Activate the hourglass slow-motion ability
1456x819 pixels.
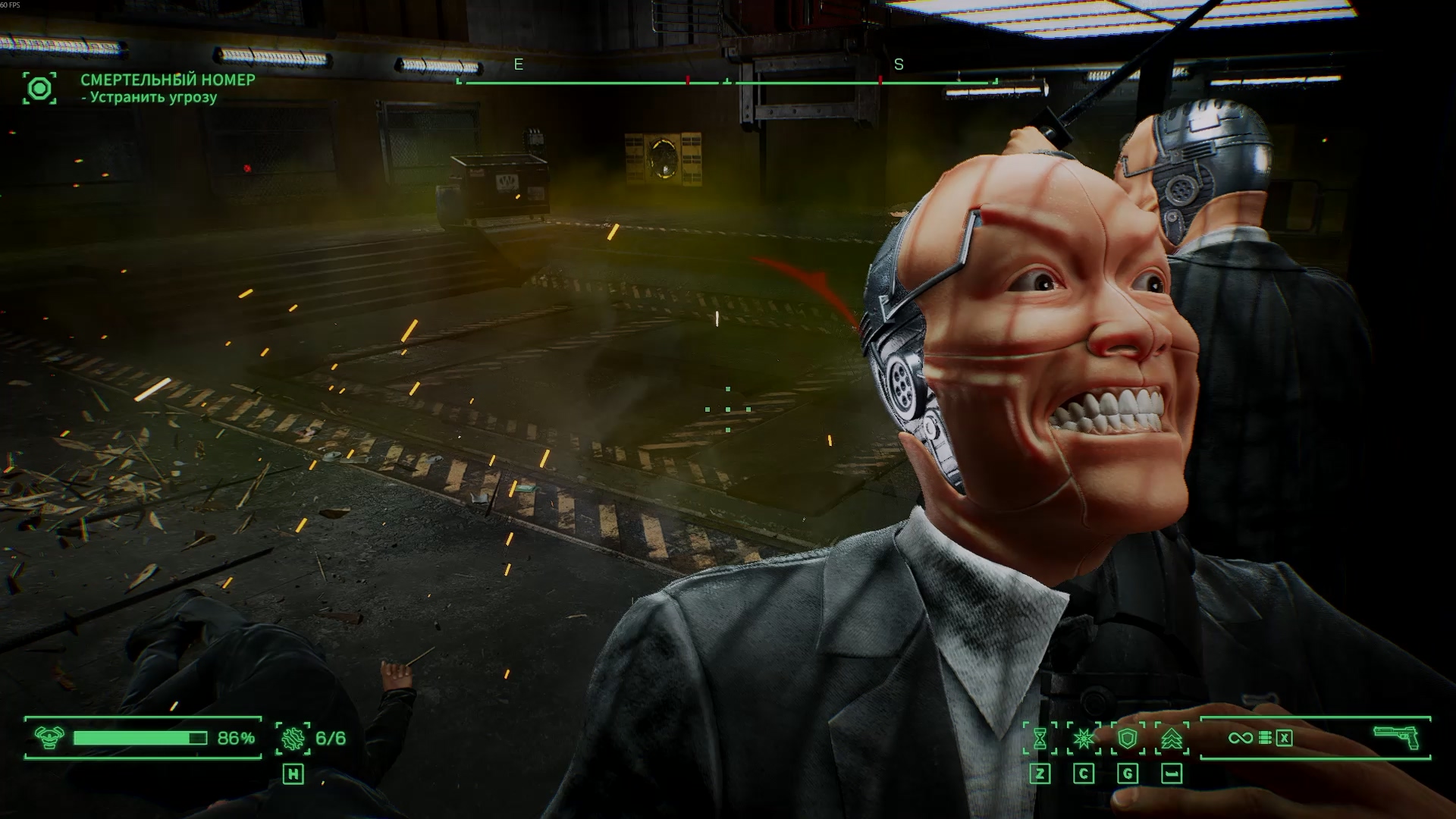(1040, 738)
